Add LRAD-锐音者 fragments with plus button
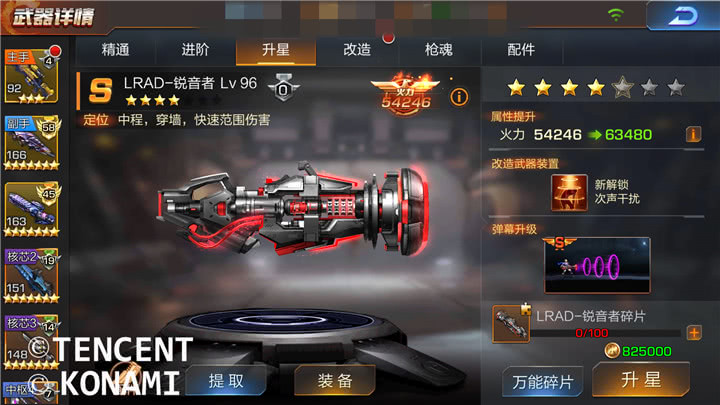 pos(694,333)
